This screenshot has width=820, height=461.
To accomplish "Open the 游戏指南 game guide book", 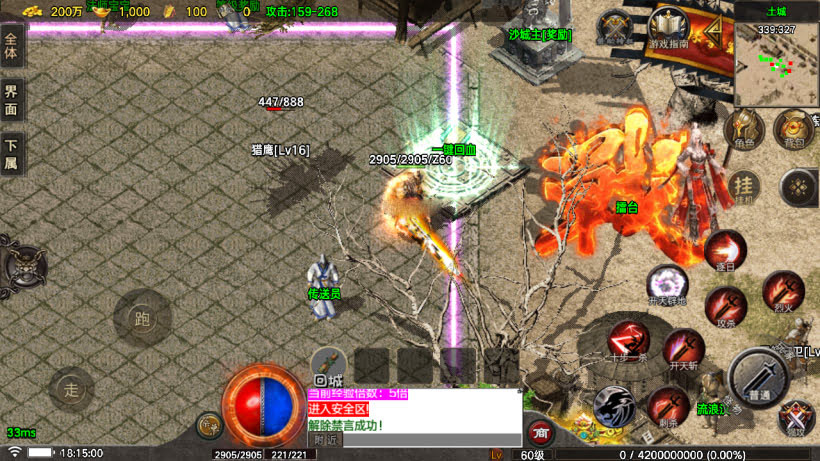I will (668, 31).
